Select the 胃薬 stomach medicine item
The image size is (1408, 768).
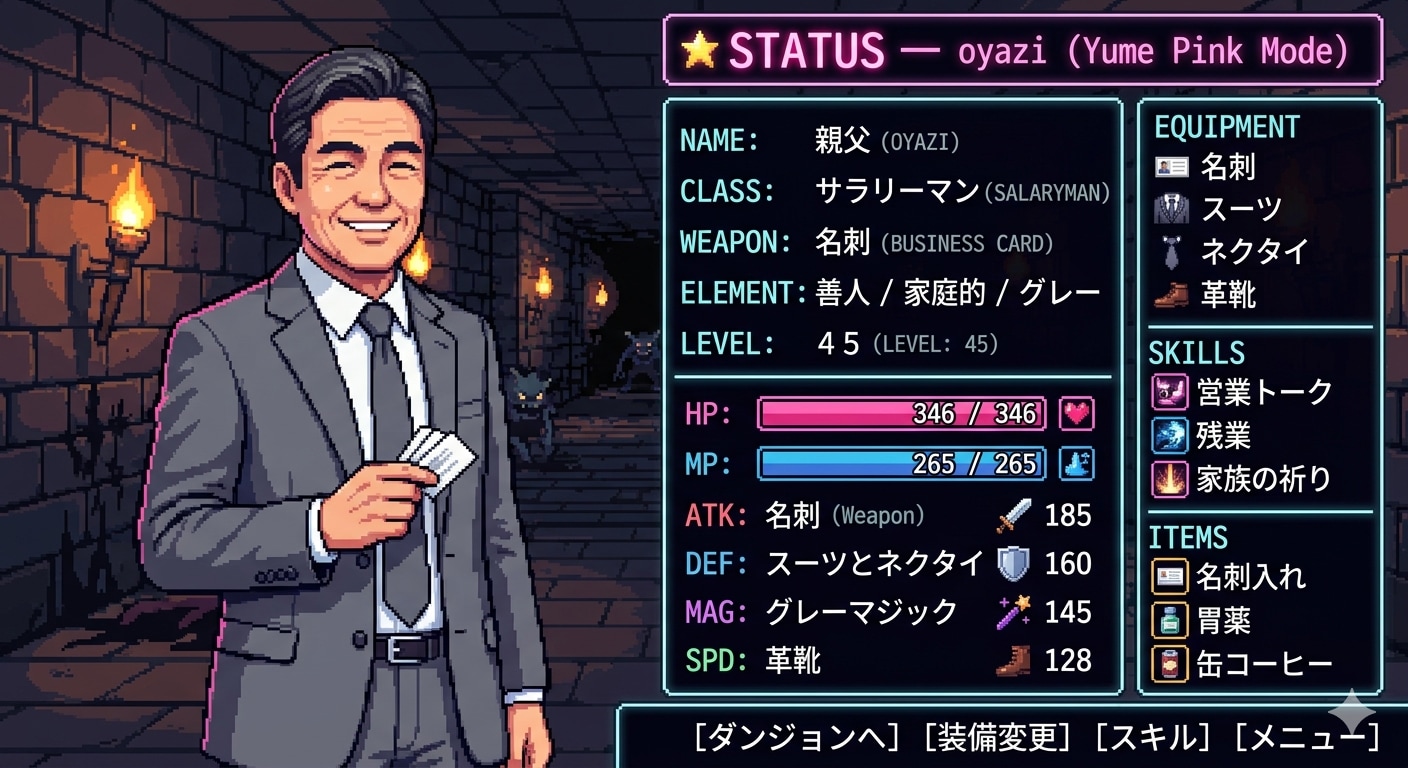pyautogui.click(x=1168, y=620)
